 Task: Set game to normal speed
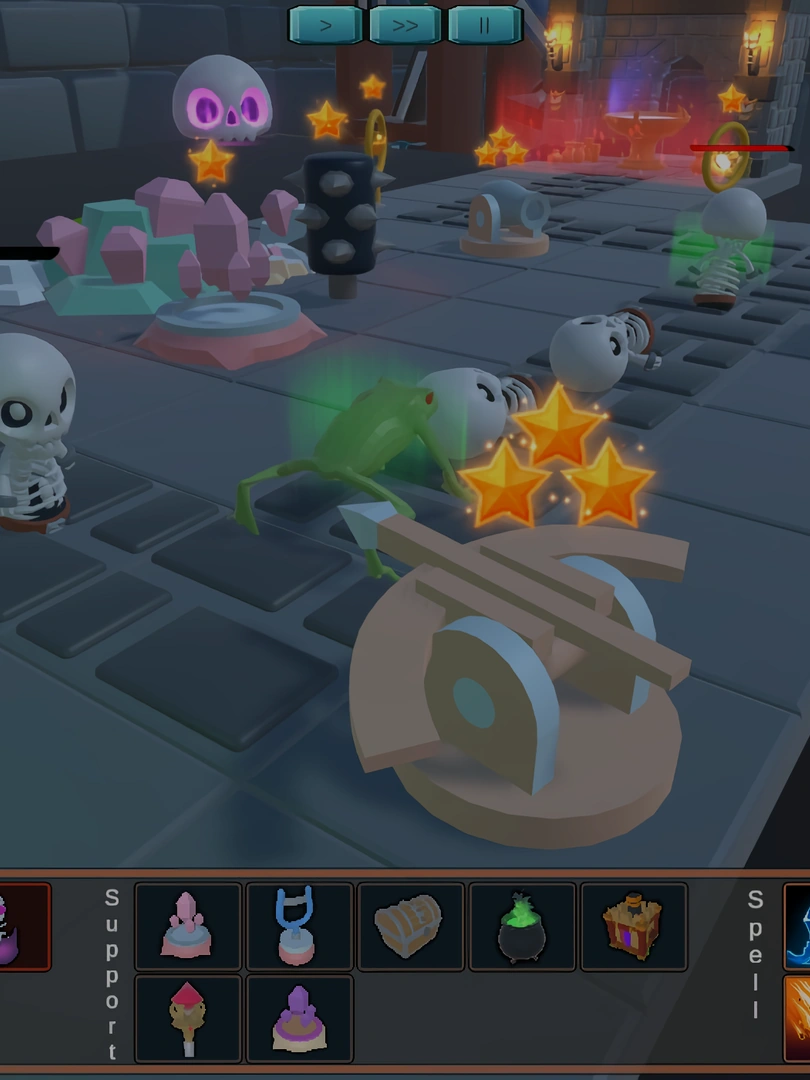coord(326,25)
